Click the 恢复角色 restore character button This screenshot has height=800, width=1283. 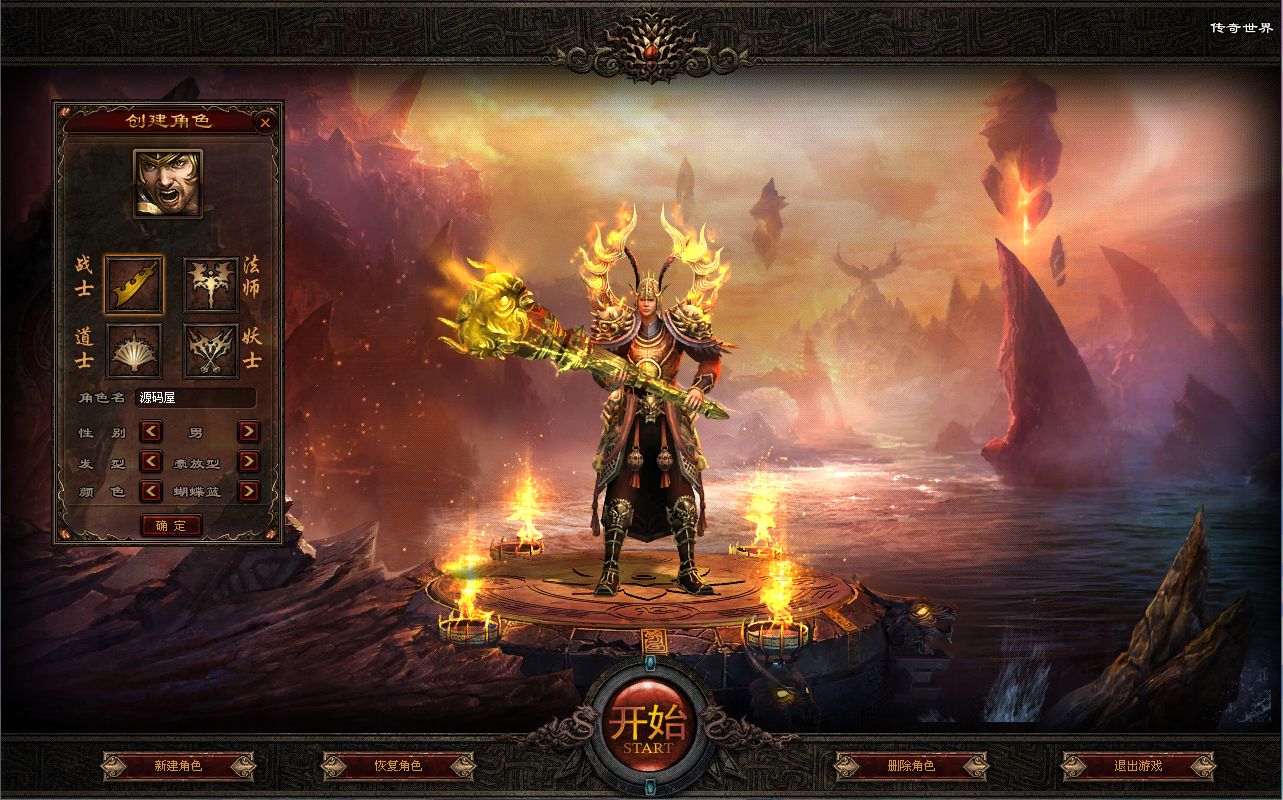tap(398, 766)
